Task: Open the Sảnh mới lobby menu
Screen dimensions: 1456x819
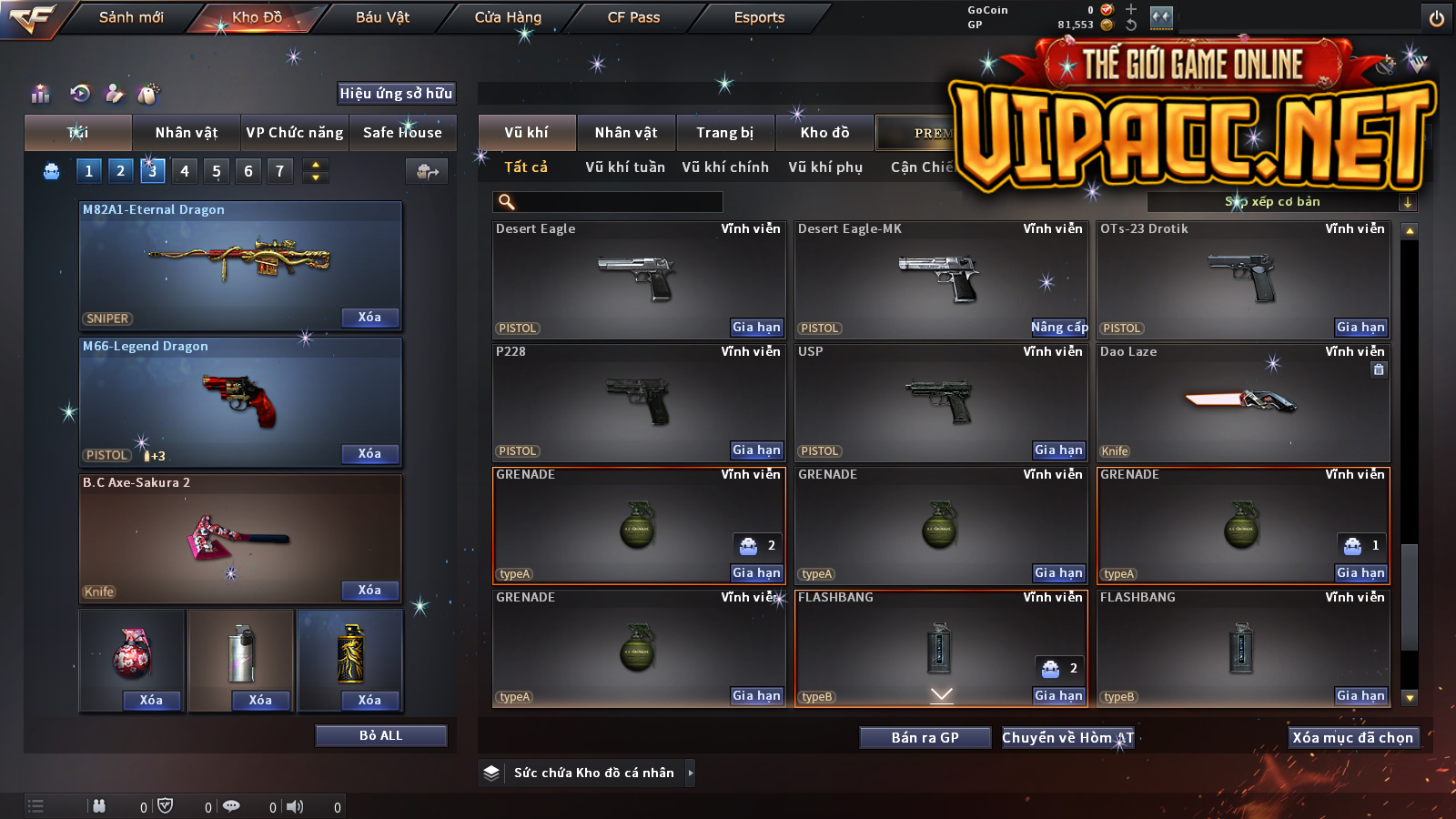Action: click(x=131, y=17)
